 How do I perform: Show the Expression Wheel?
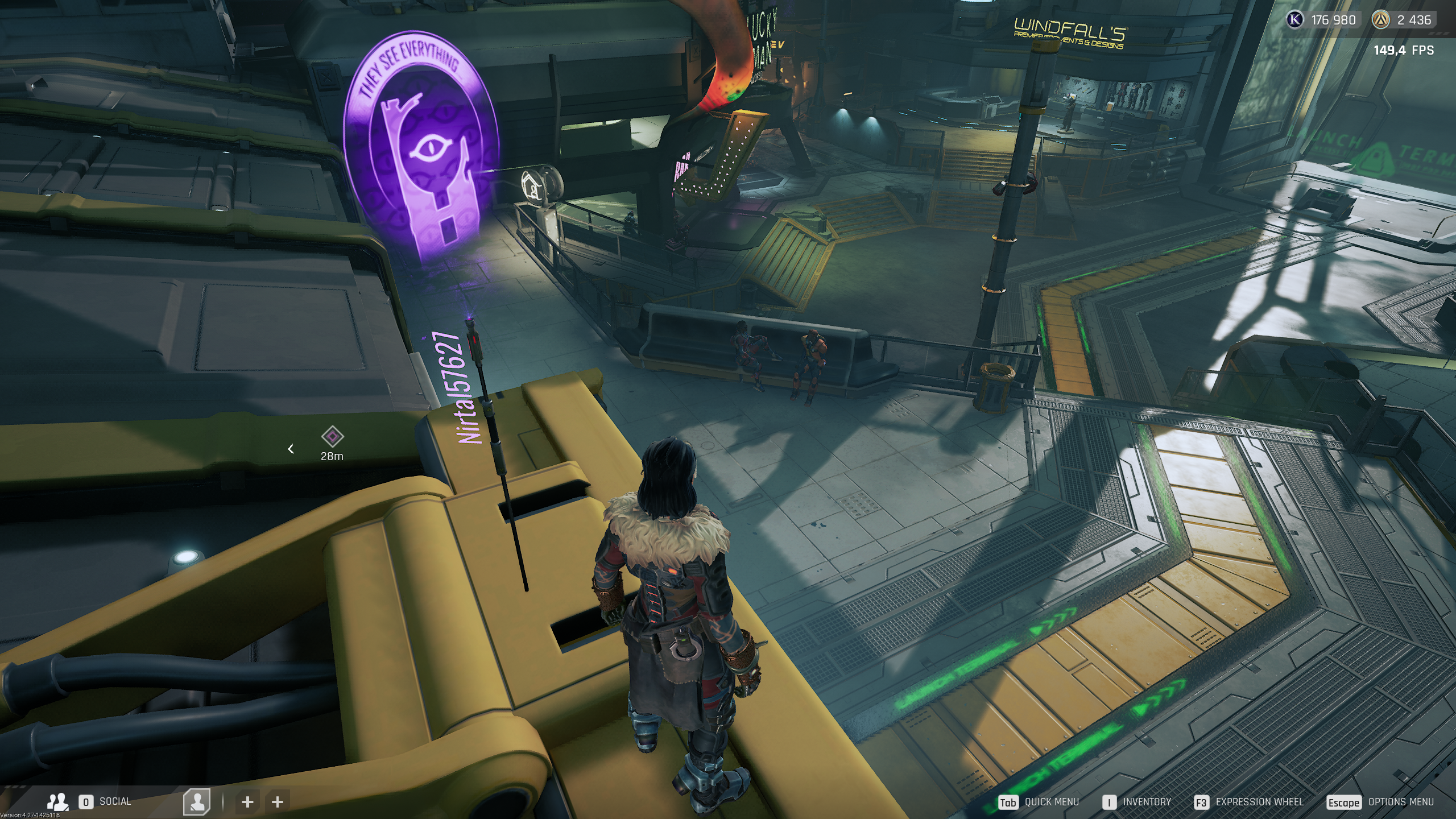pyautogui.click(x=1249, y=802)
